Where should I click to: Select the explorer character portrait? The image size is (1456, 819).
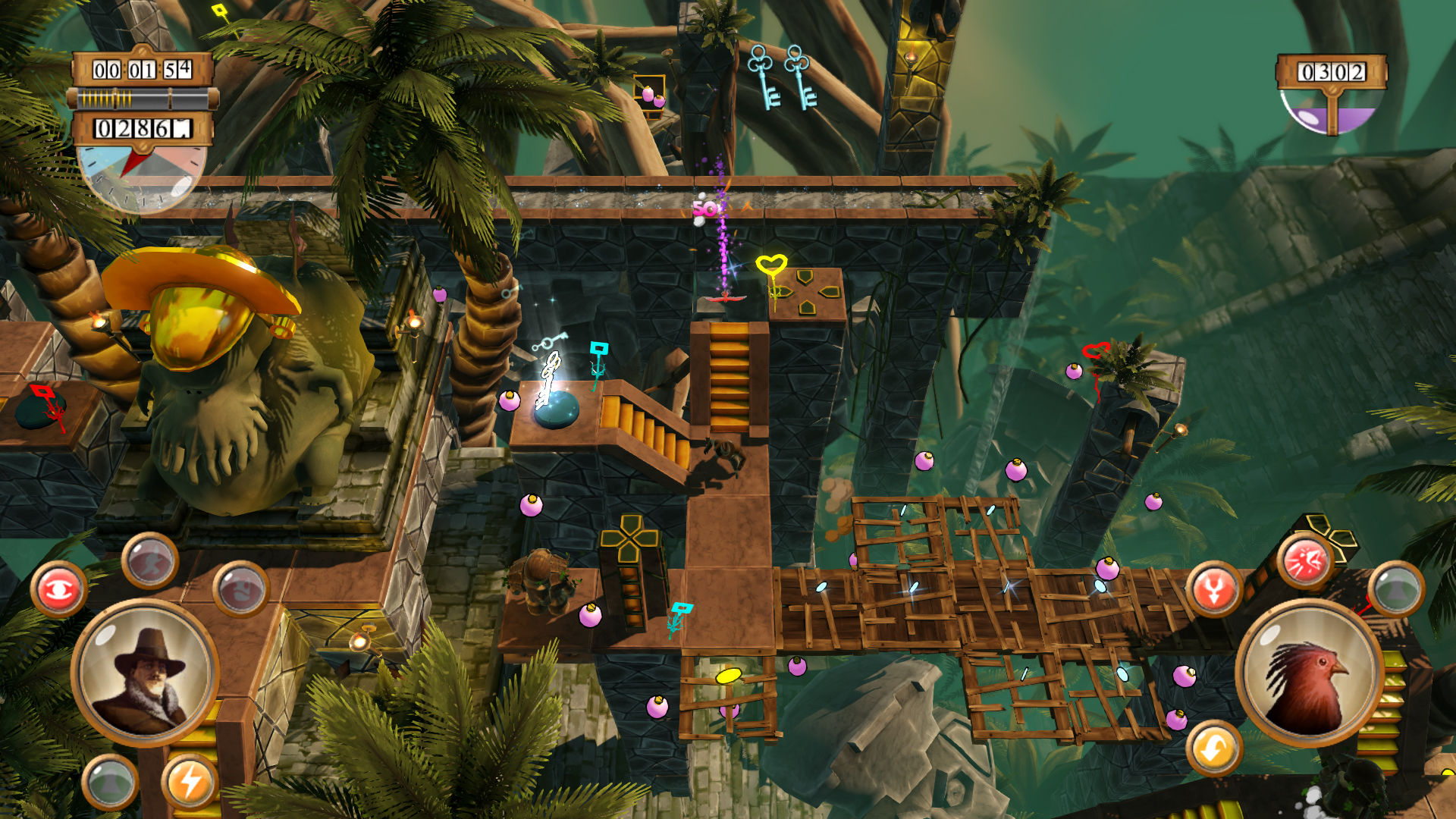point(146,672)
